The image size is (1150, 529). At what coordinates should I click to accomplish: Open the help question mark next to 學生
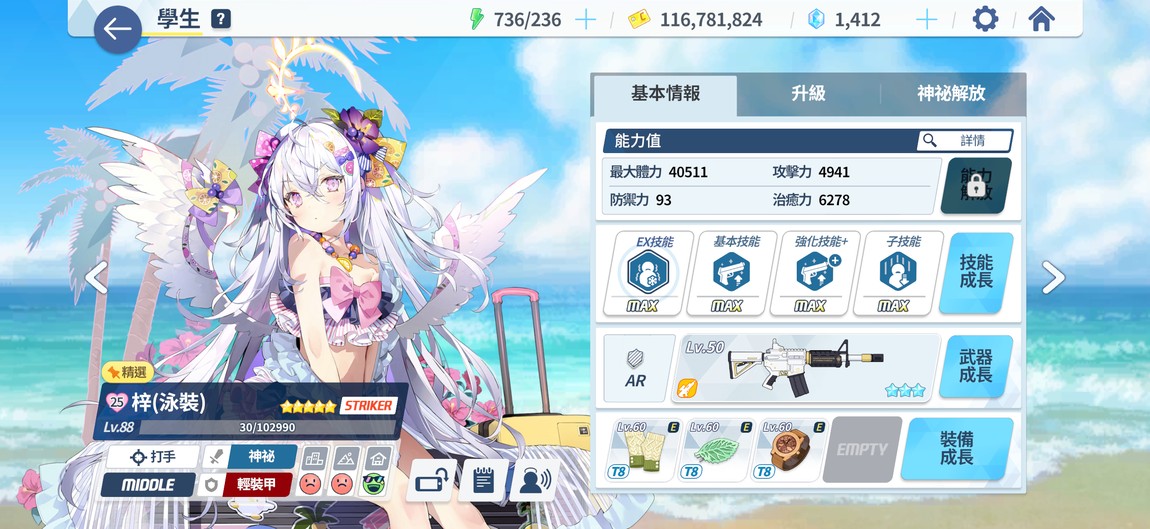pyautogui.click(x=221, y=19)
